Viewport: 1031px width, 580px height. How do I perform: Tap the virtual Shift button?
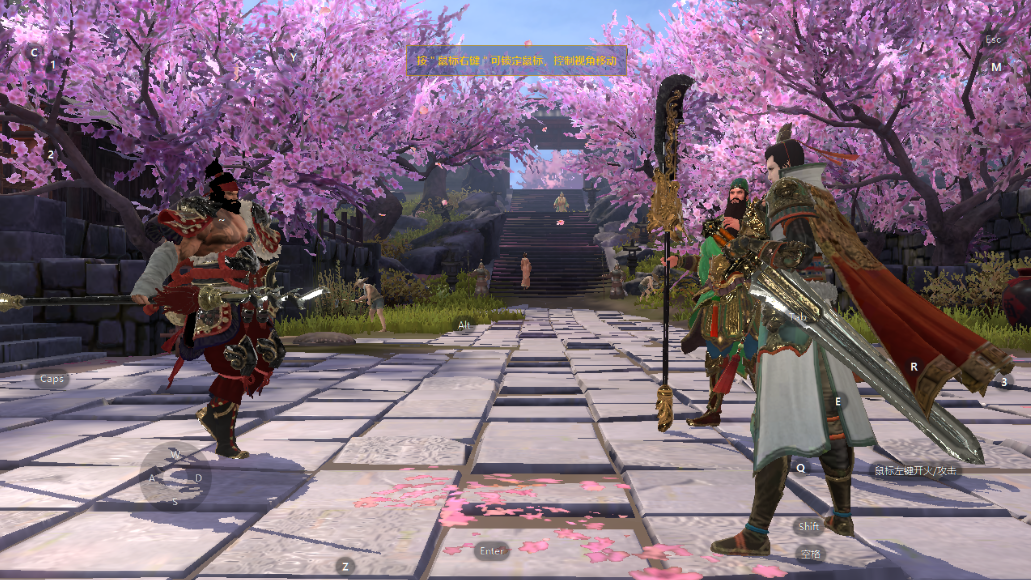coord(809,526)
